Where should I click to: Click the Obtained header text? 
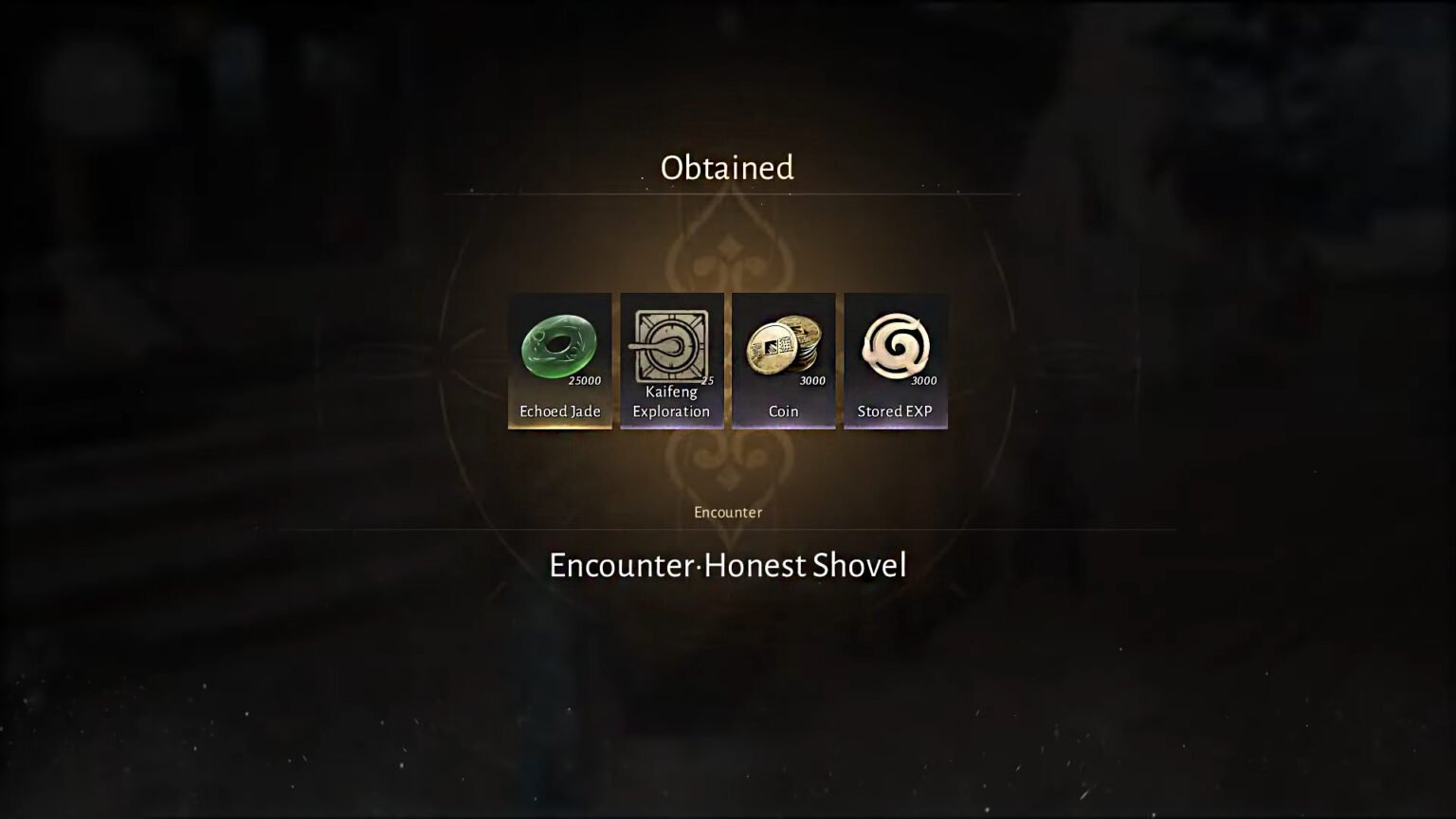point(727,168)
